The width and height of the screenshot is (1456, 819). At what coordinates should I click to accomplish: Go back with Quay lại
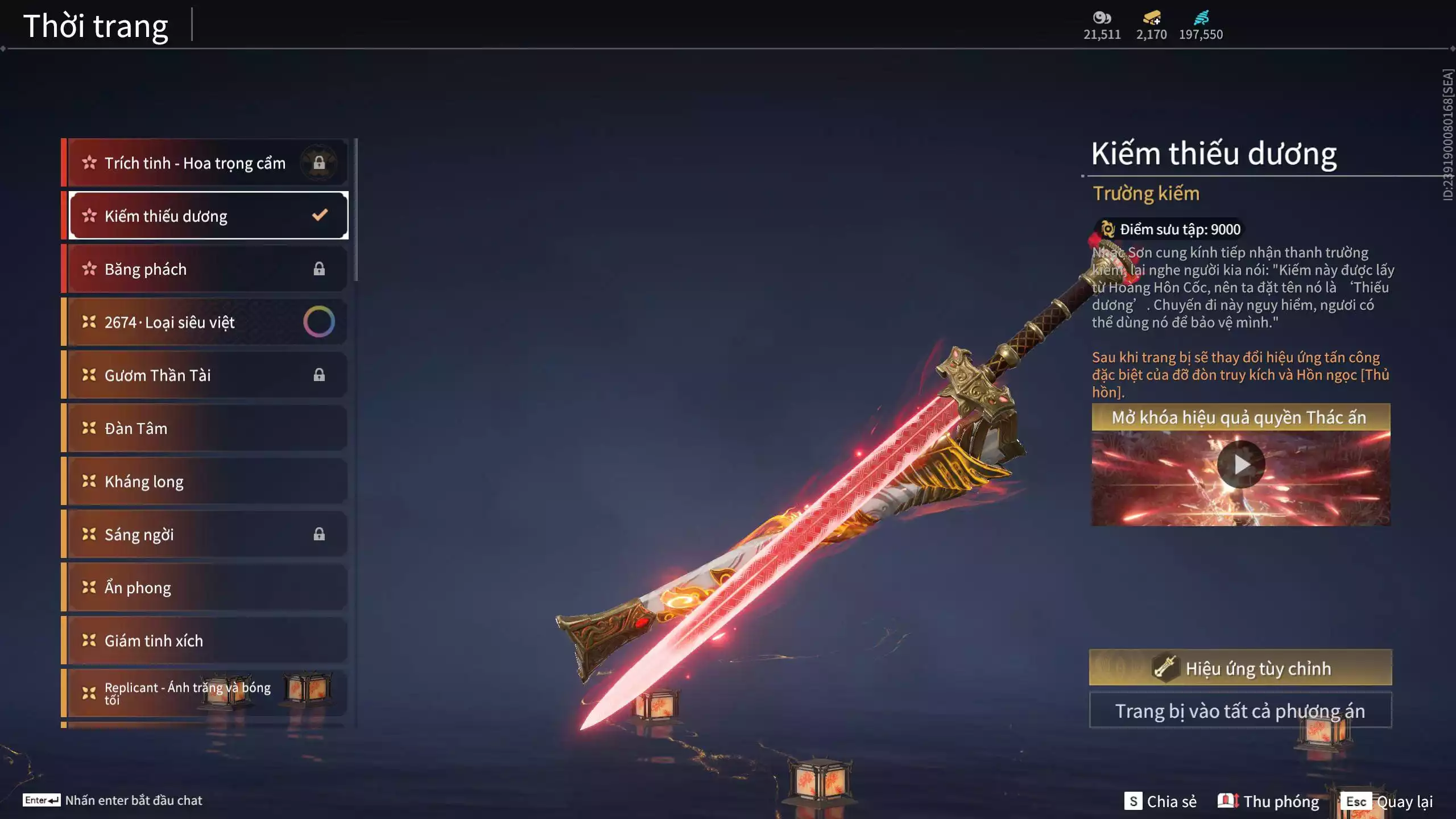[x=1387, y=801]
